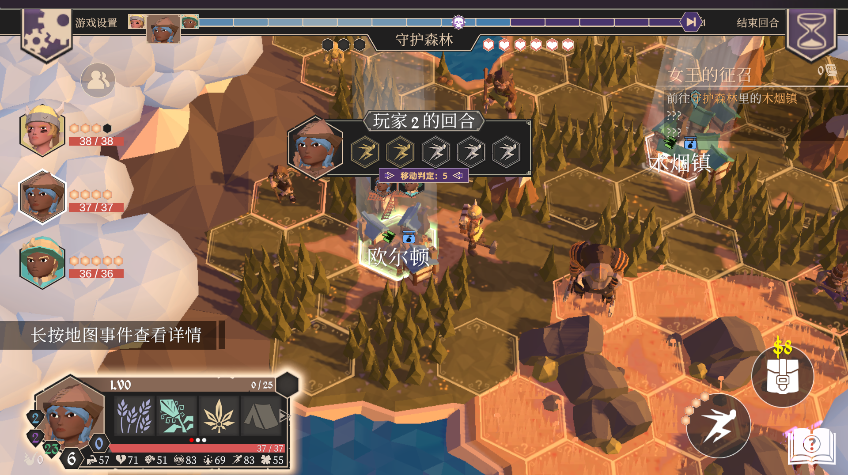
Task: Select the blonde hero portrait with 38/38 health
Action: click(x=42, y=130)
